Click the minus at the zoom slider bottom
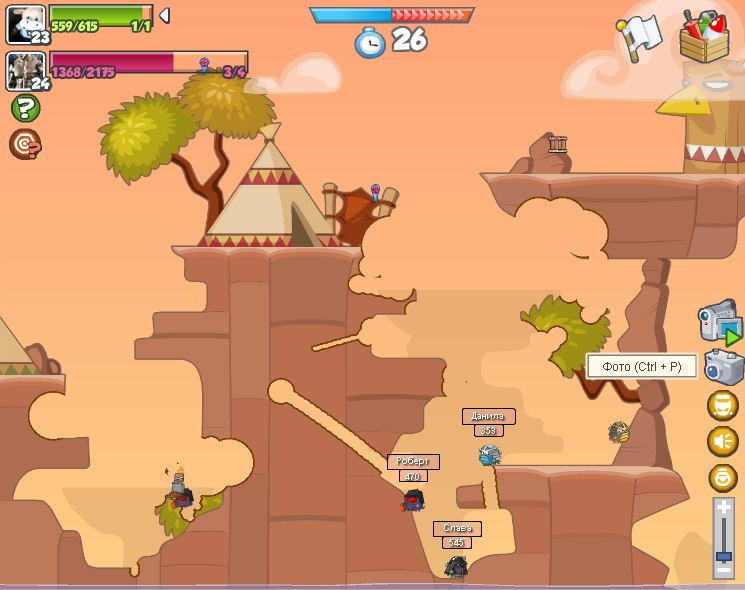745x590 pixels. (723, 569)
